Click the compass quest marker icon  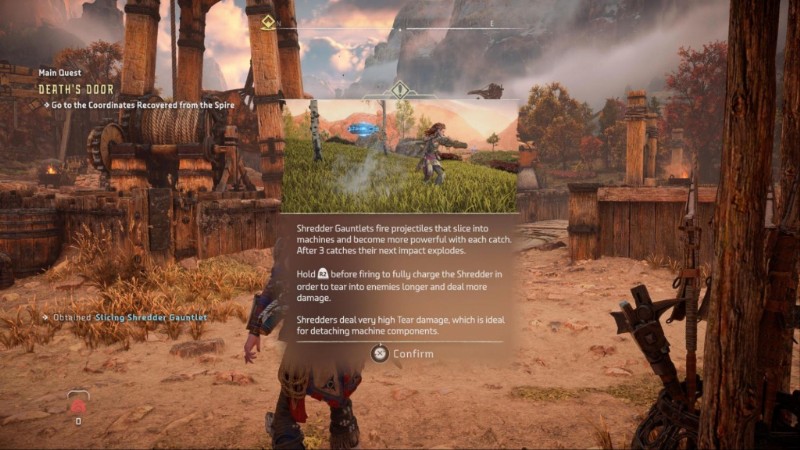pyautogui.click(x=268, y=22)
